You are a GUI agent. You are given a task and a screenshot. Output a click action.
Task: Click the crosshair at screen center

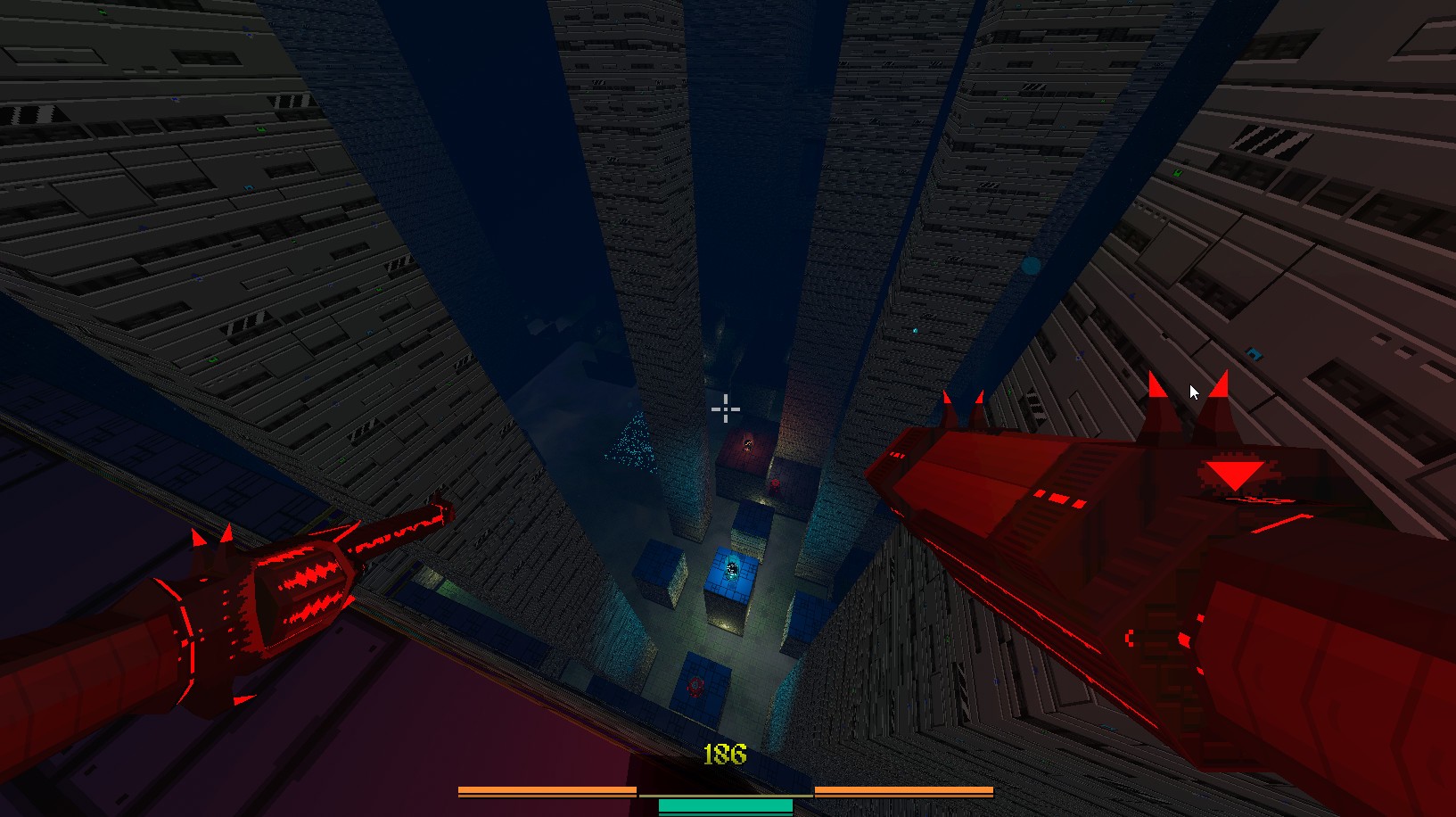click(725, 408)
